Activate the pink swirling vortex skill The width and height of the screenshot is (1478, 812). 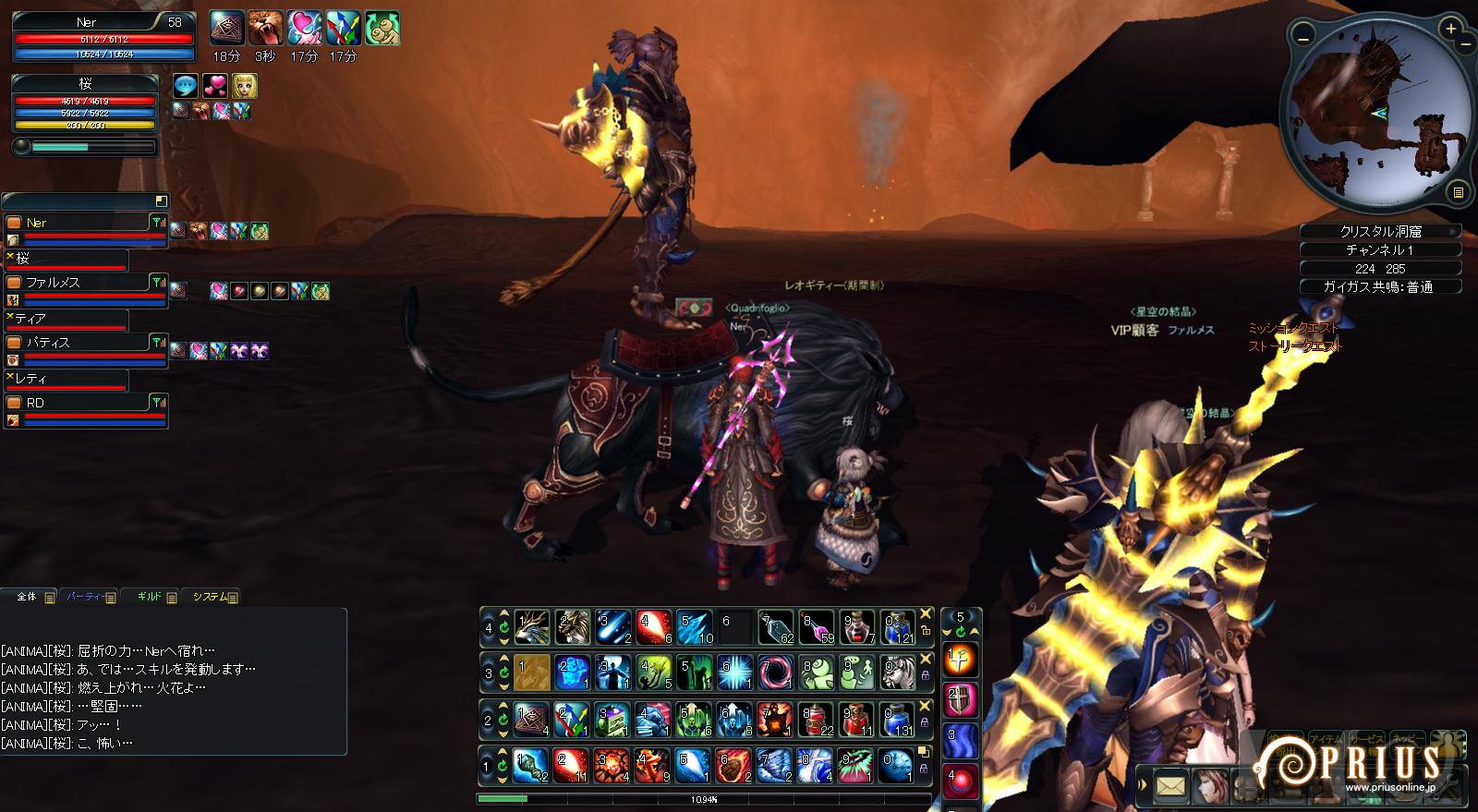click(776, 673)
